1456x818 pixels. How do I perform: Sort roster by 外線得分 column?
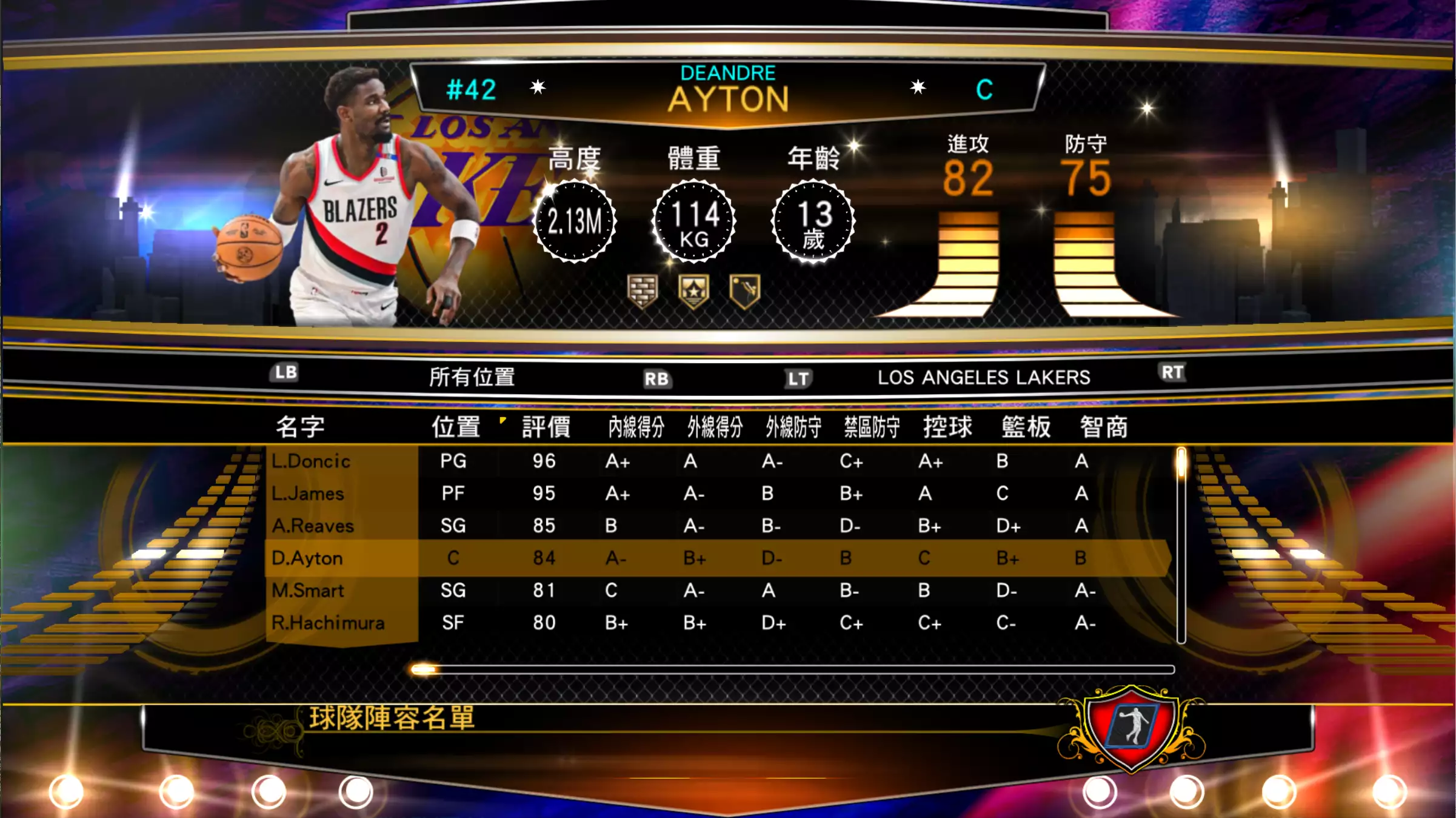(715, 427)
